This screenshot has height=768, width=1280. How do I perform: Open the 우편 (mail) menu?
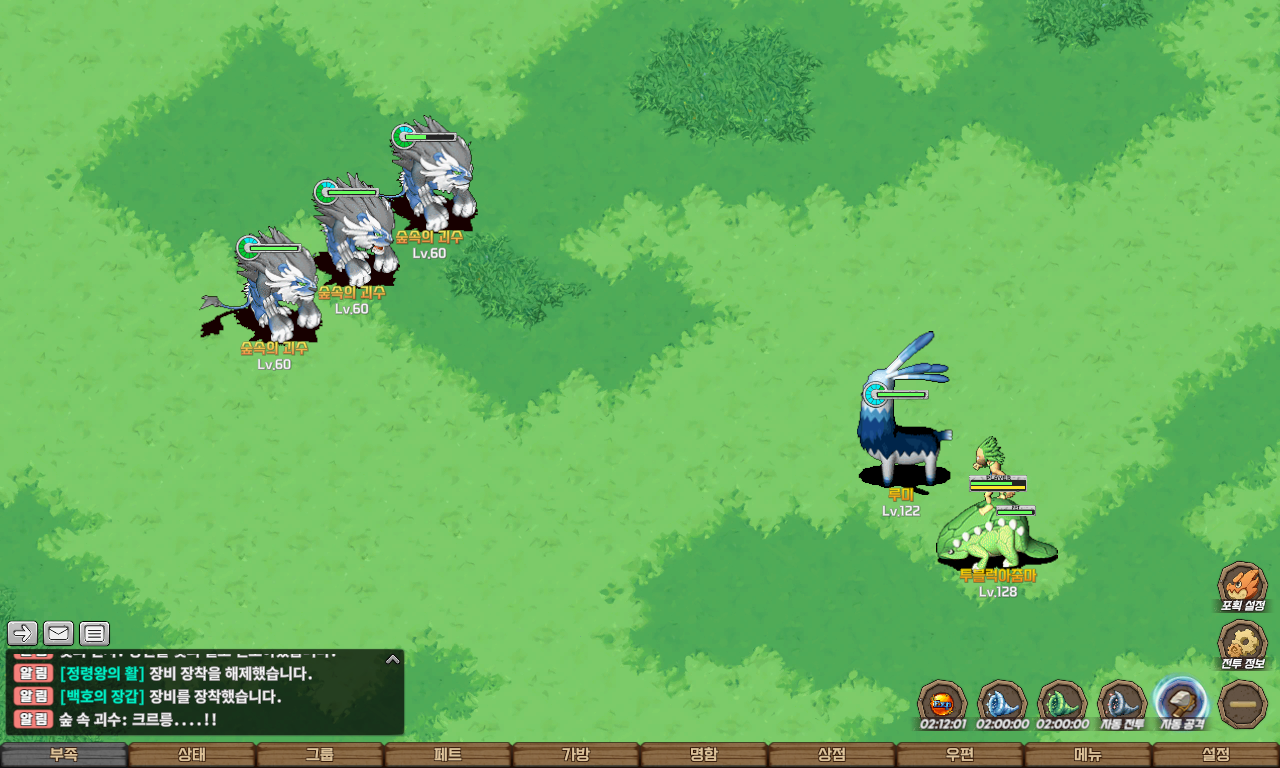coord(960,755)
